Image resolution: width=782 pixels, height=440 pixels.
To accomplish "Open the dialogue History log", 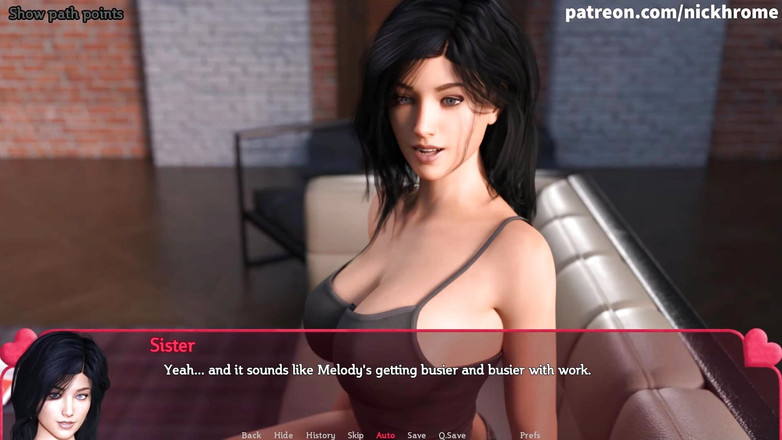I will pos(320,435).
